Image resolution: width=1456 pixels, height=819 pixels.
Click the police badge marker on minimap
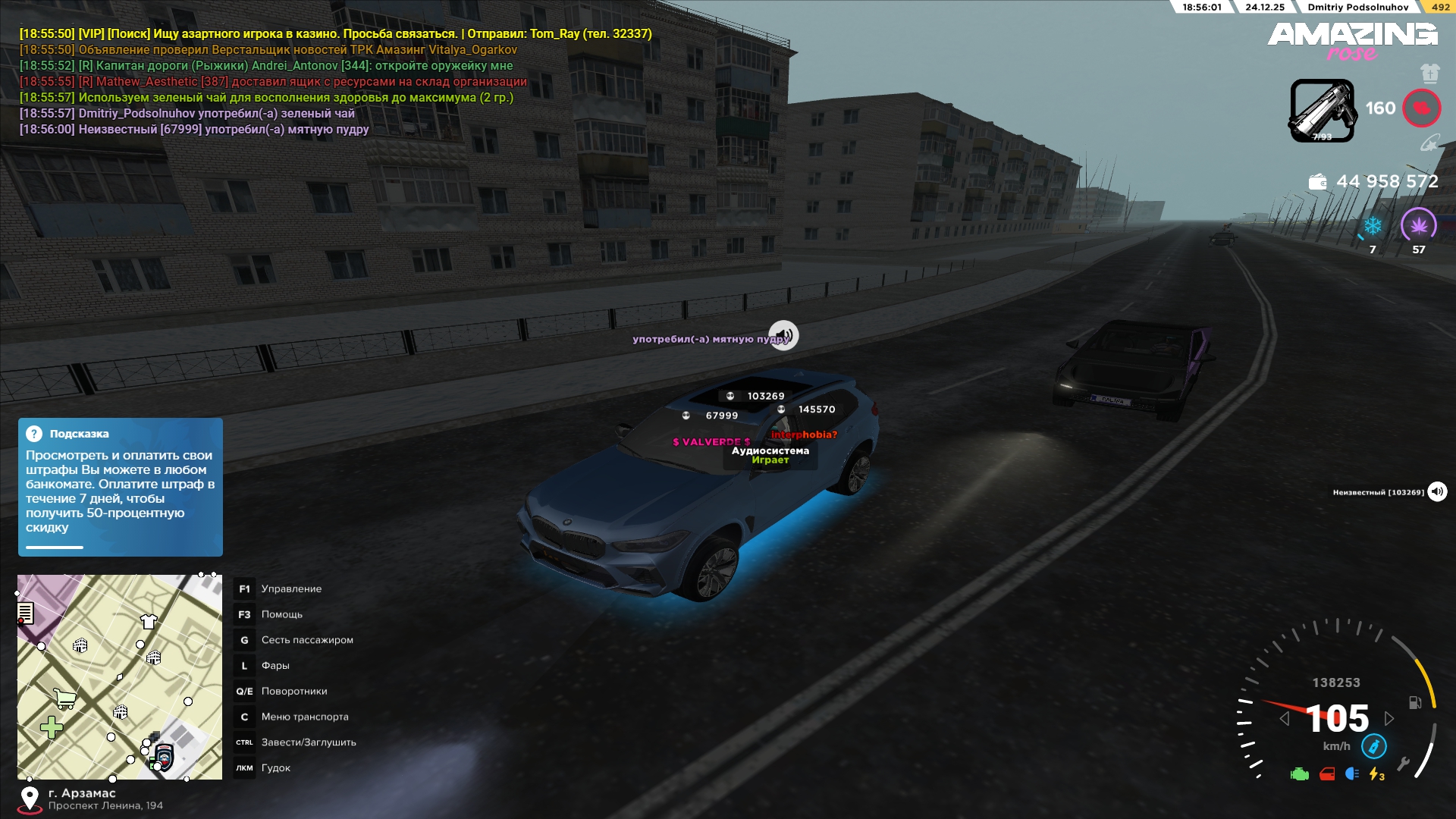click(164, 756)
